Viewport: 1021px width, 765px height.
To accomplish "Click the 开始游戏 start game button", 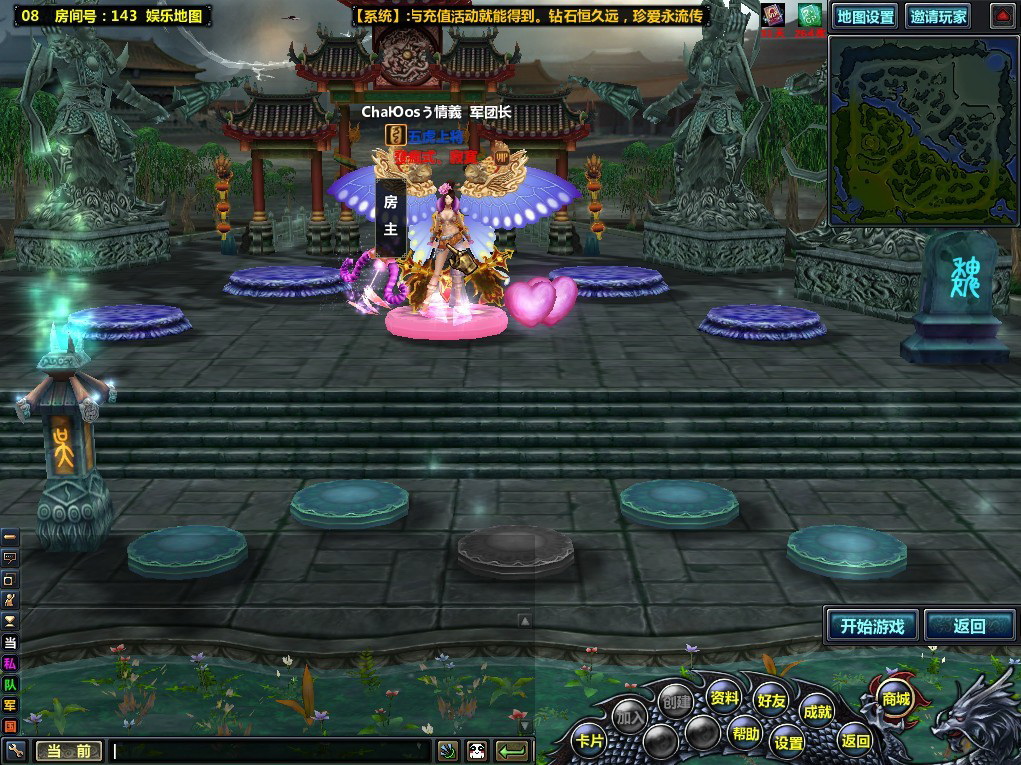I will pyautogui.click(x=872, y=626).
